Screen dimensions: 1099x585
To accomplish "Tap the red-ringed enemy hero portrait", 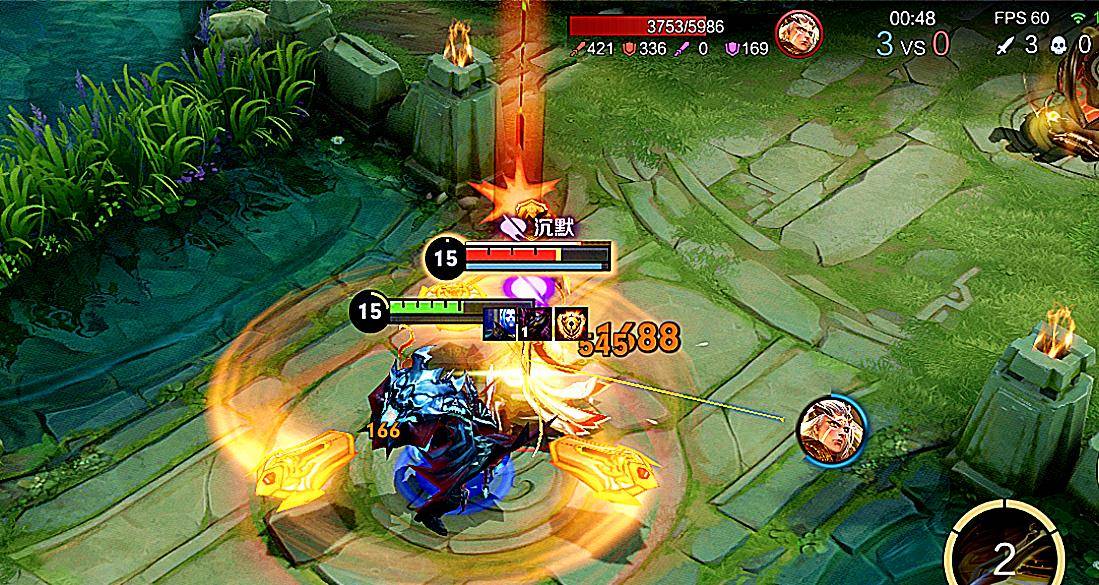I will [798, 33].
